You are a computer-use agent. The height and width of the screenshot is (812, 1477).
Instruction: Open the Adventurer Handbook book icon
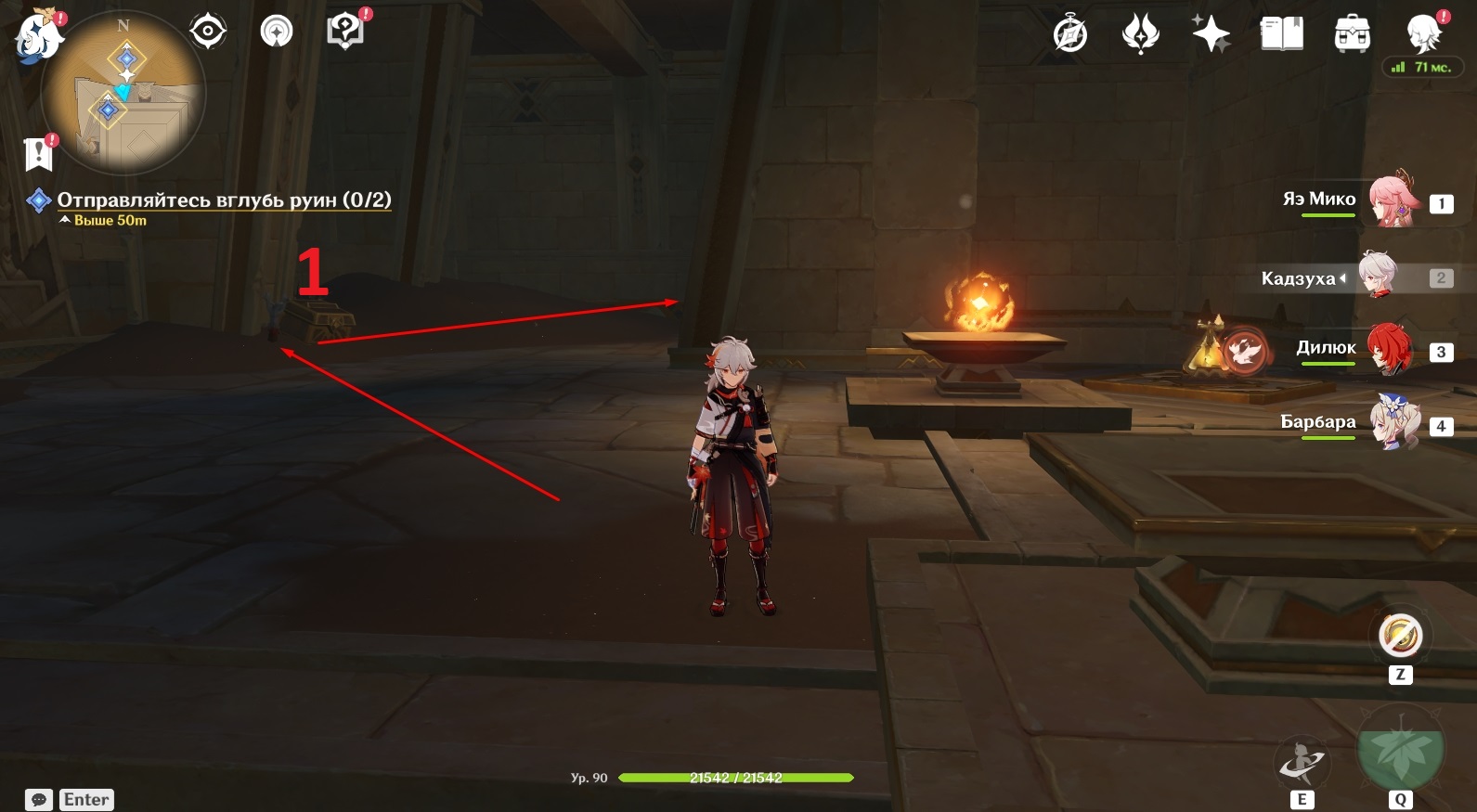(x=1281, y=34)
